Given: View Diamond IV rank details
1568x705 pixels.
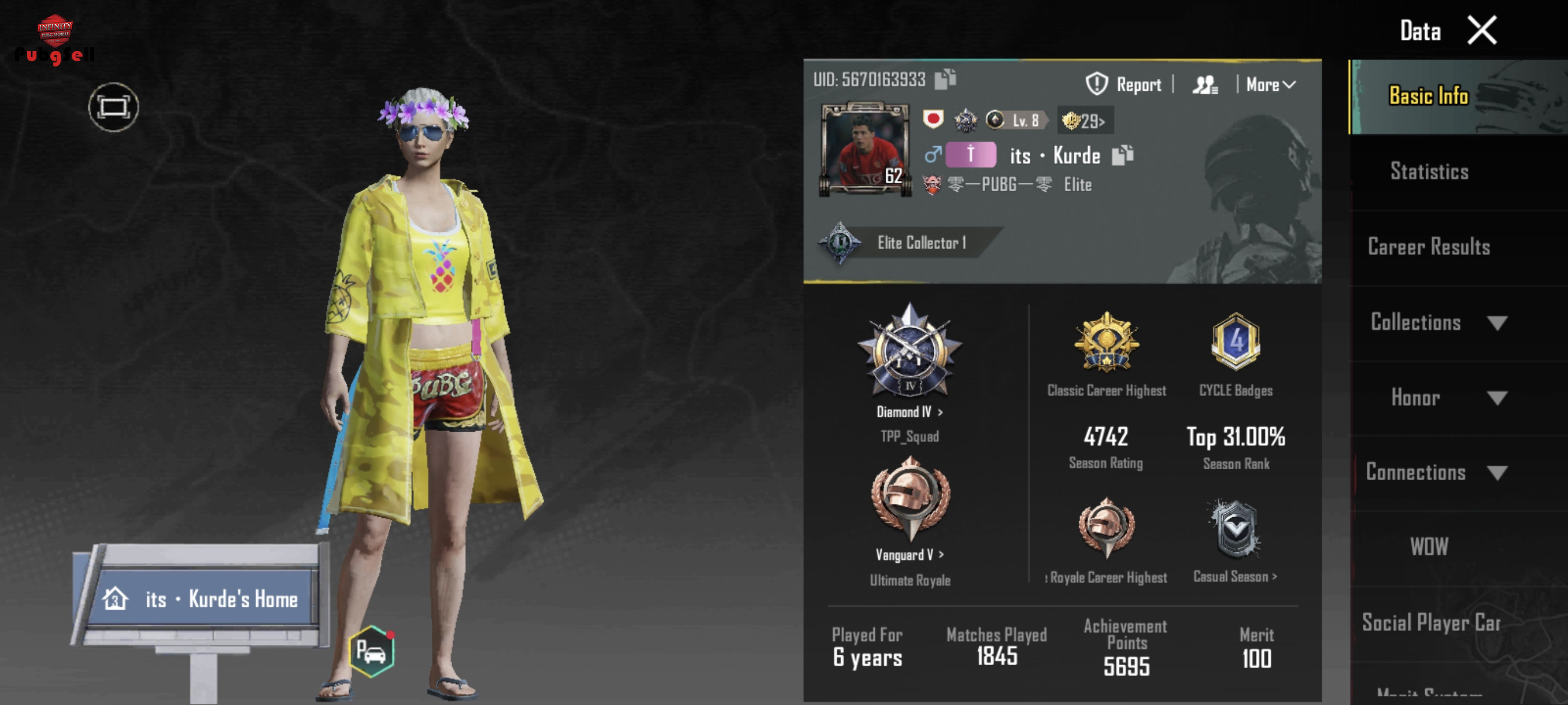Looking at the screenshot, I should pos(909,412).
